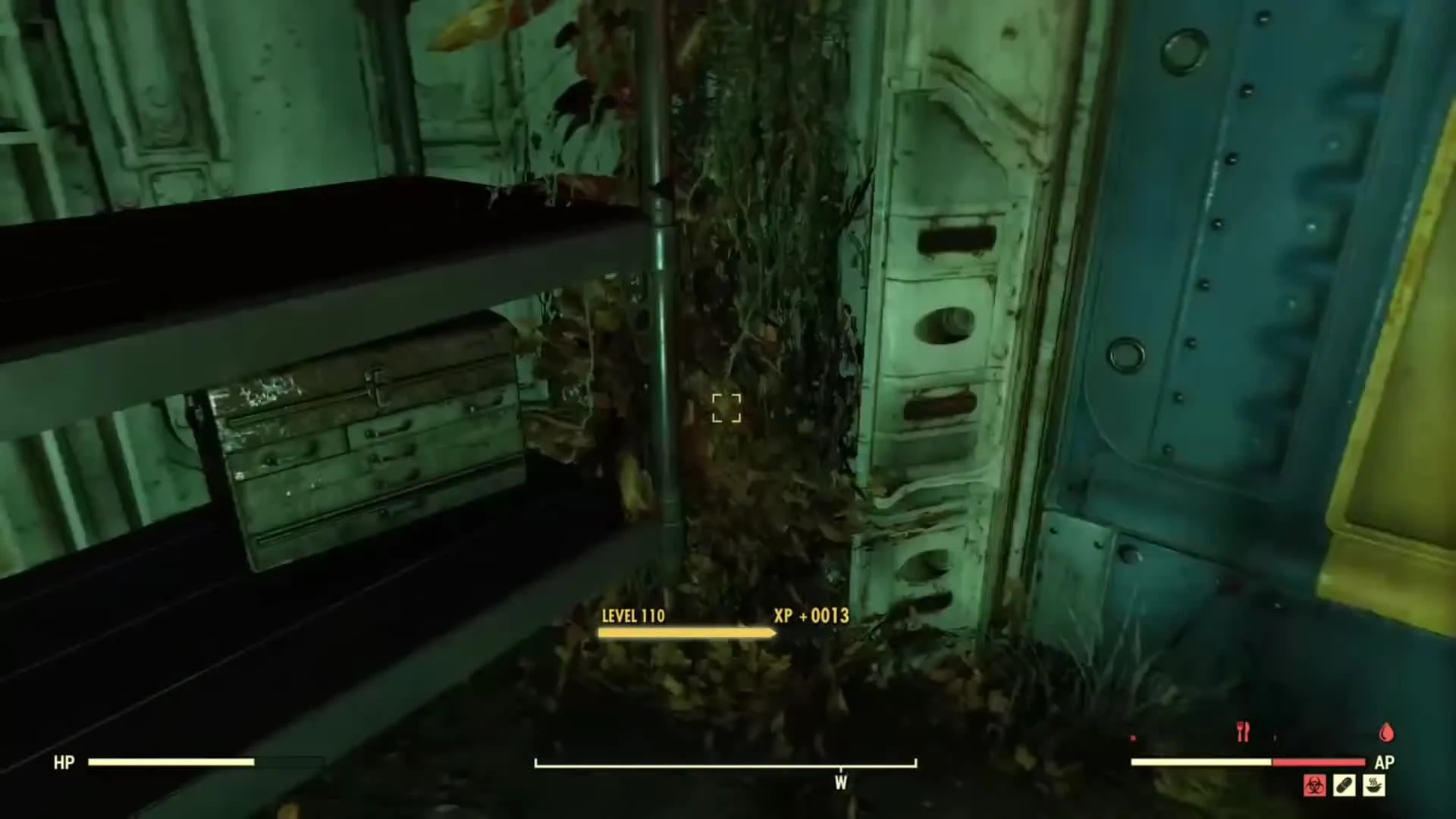1456x819 pixels.
Task: Click the XP +0013 gain indicator
Action: coord(810,617)
